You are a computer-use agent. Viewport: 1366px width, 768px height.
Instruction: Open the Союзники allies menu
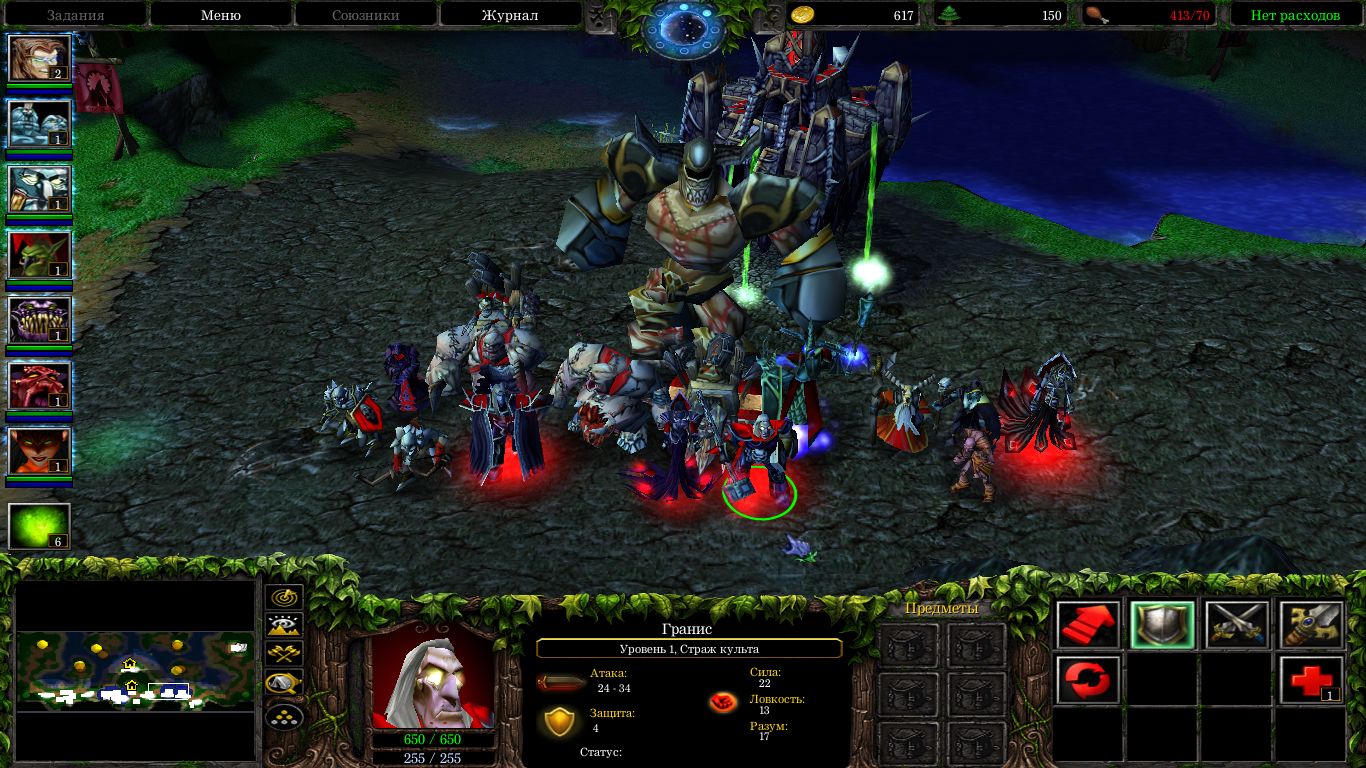tap(366, 15)
